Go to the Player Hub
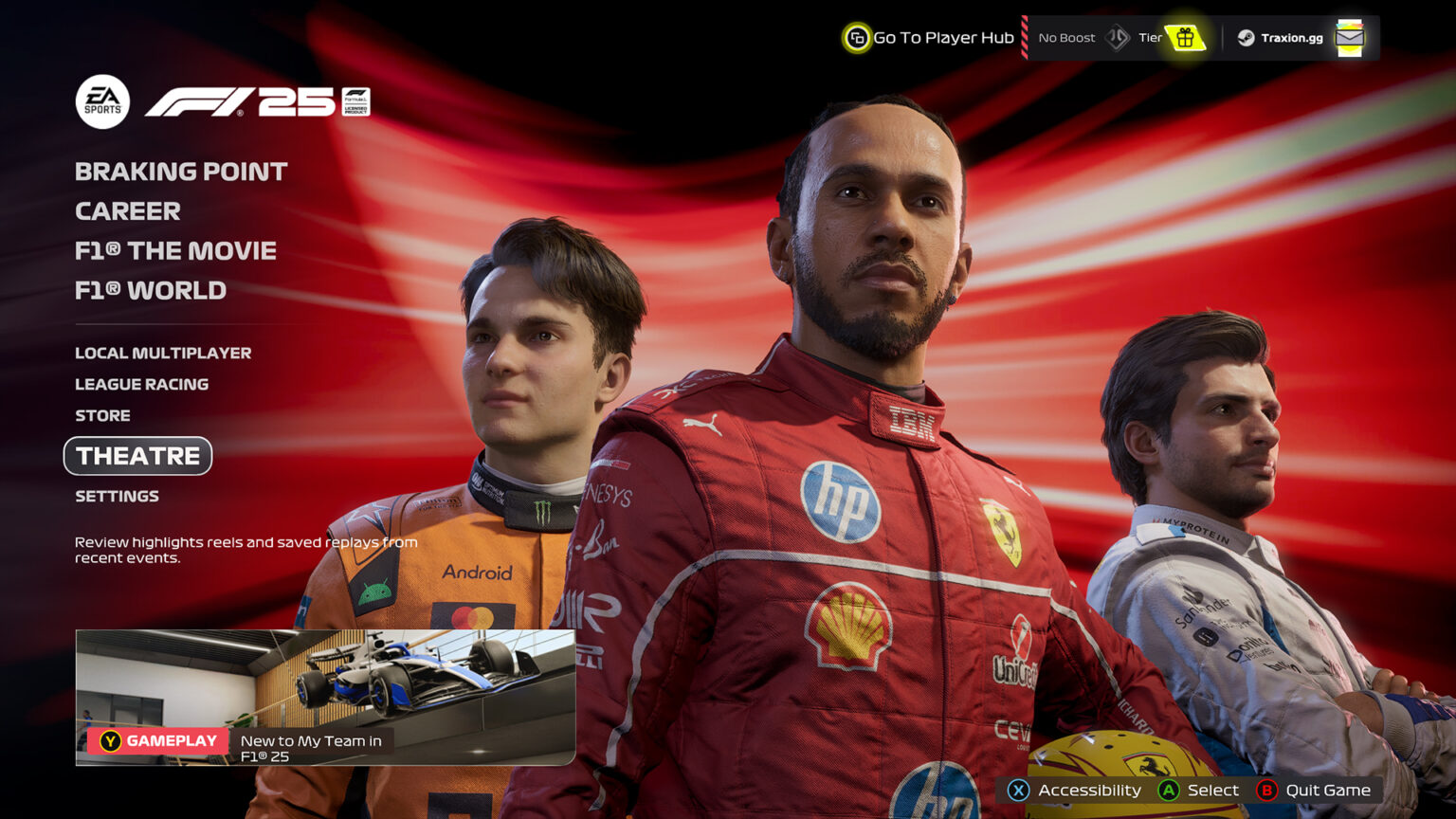Viewport: 1456px width, 819px height. [929, 38]
